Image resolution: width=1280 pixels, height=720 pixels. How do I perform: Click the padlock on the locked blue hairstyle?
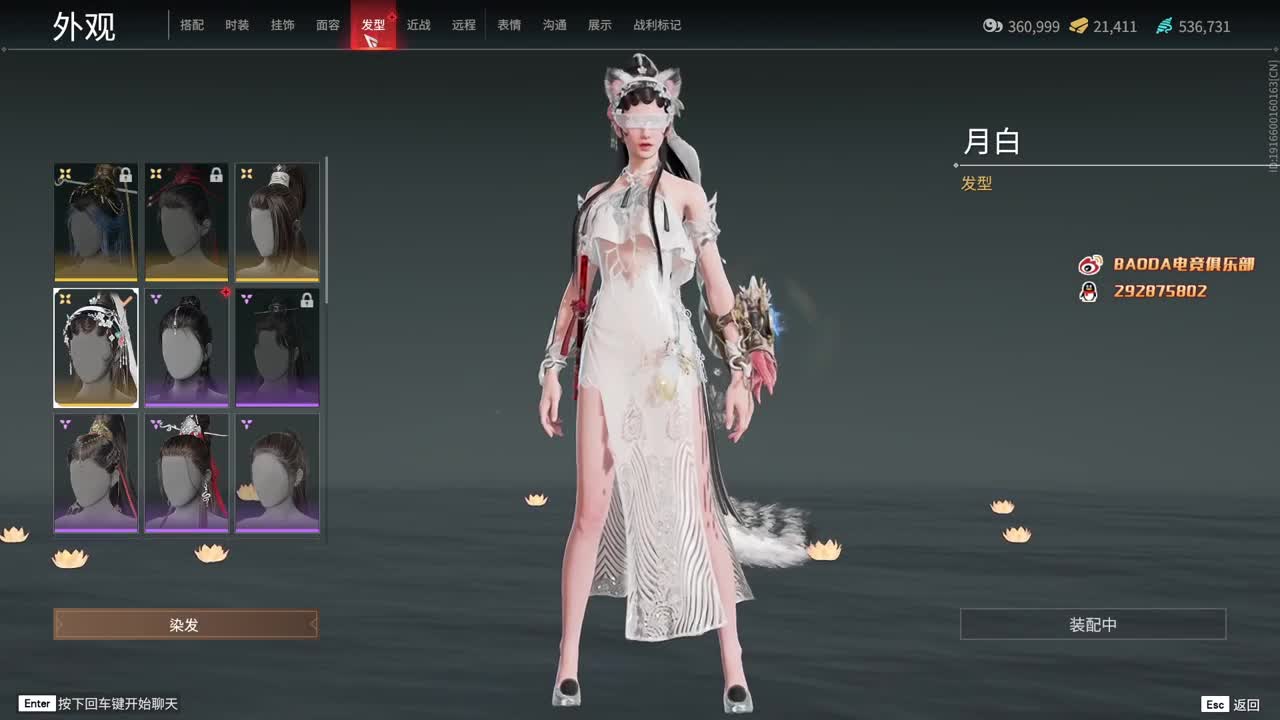pyautogui.click(x=127, y=177)
